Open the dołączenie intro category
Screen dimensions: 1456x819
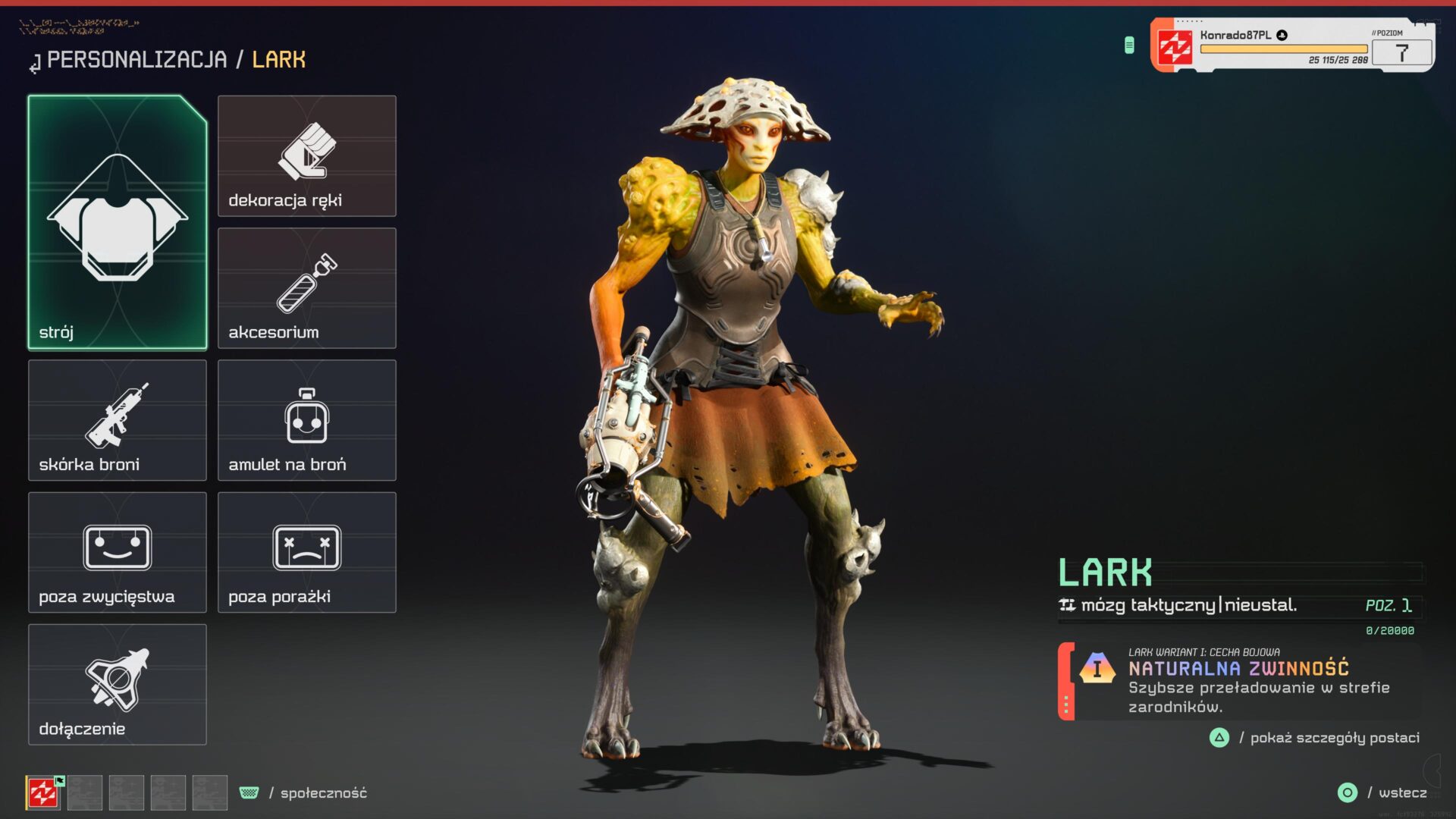click(118, 684)
